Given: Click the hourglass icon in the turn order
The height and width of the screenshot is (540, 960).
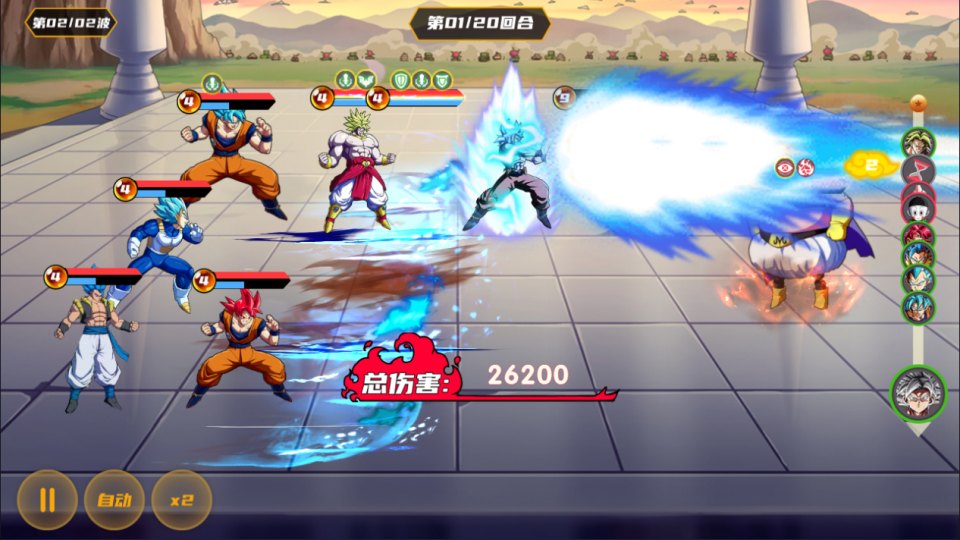Looking at the screenshot, I should point(918,170).
